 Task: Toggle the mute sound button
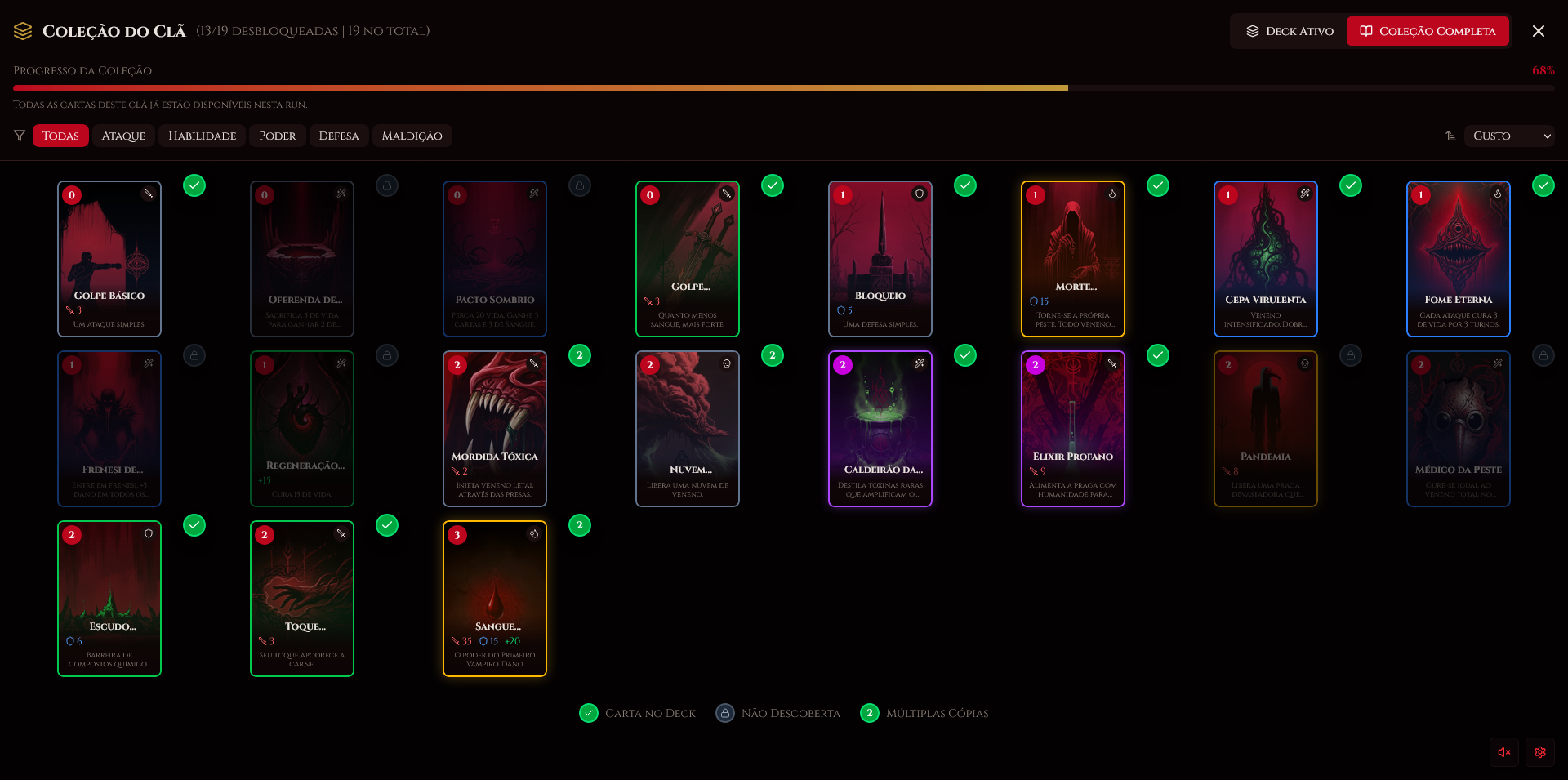point(1504,752)
